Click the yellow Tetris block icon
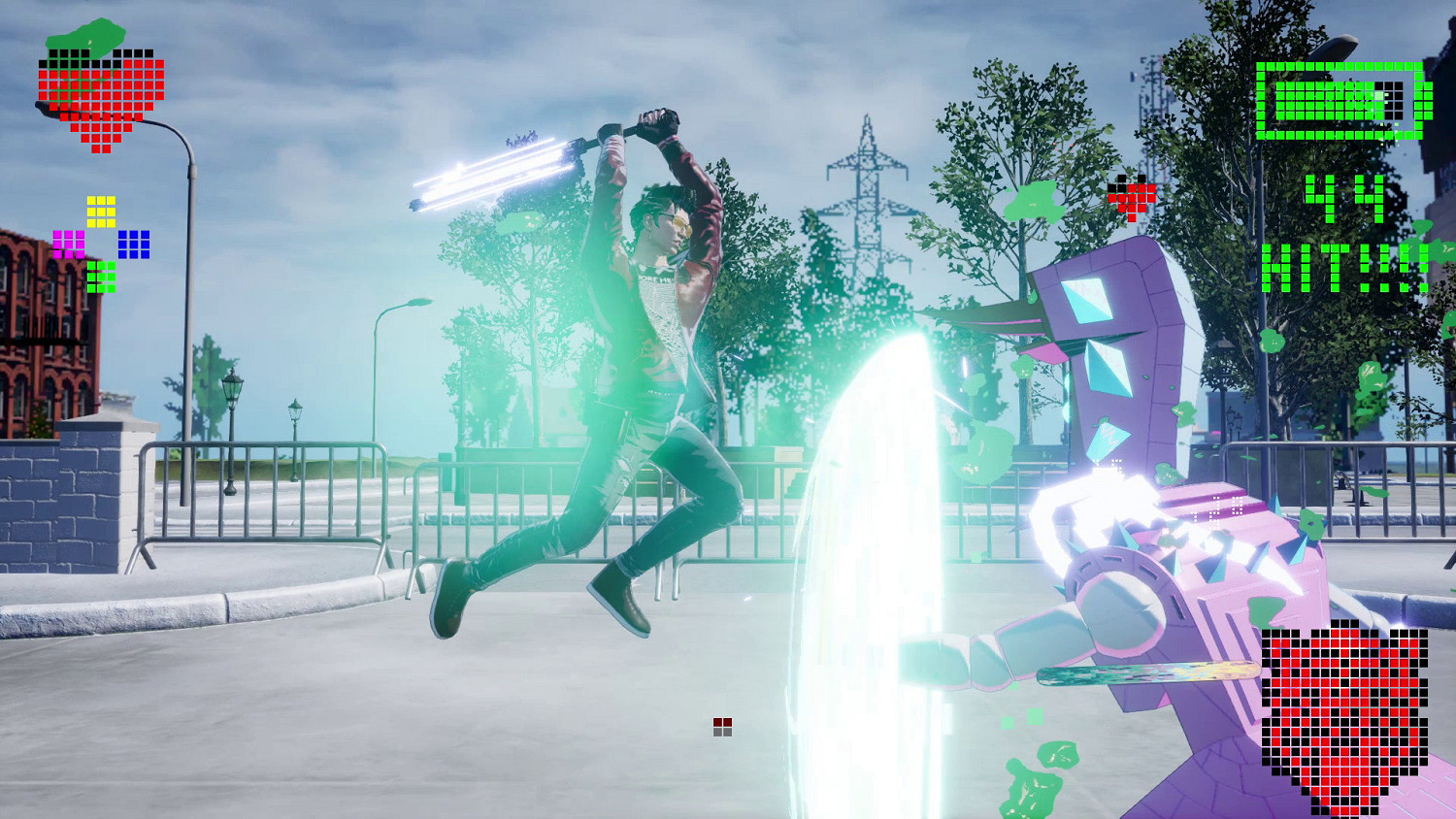This screenshot has height=819, width=1456. [100, 212]
